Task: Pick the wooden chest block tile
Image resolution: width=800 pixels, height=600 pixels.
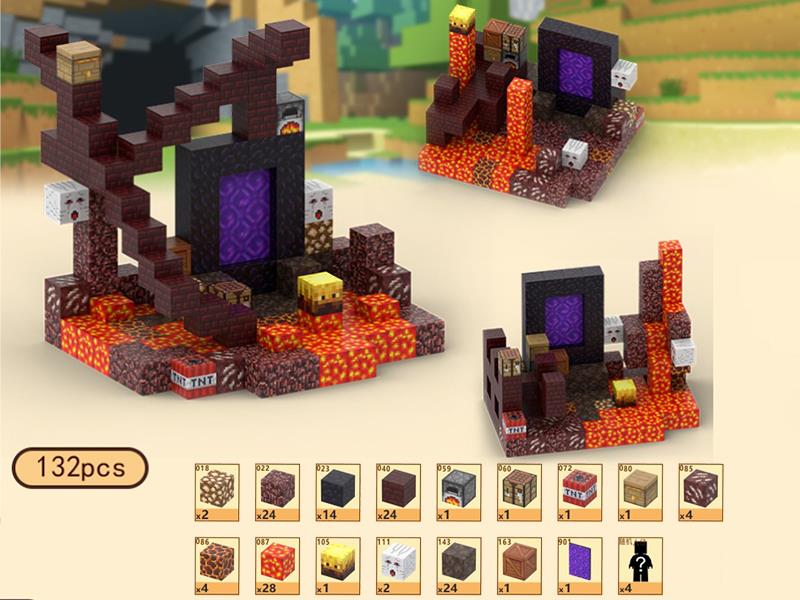Action: point(643,491)
